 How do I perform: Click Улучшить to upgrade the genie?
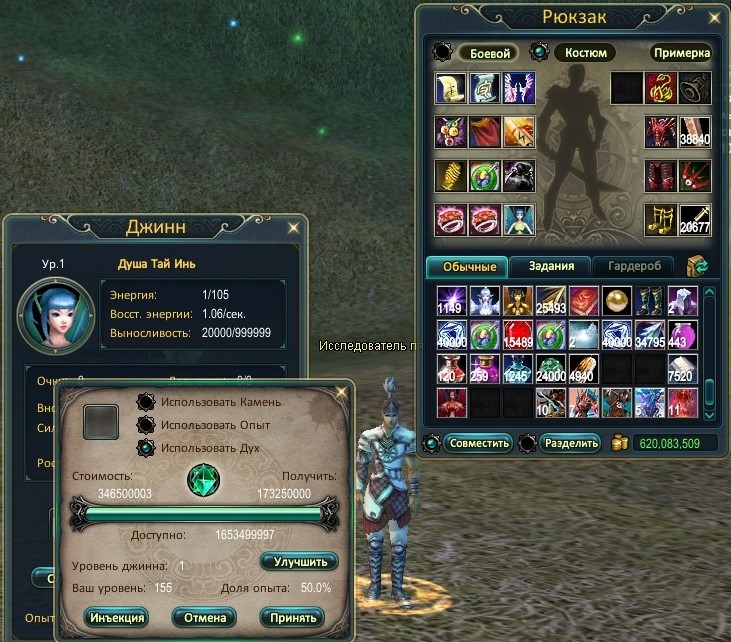pyautogui.click(x=298, y=562)
